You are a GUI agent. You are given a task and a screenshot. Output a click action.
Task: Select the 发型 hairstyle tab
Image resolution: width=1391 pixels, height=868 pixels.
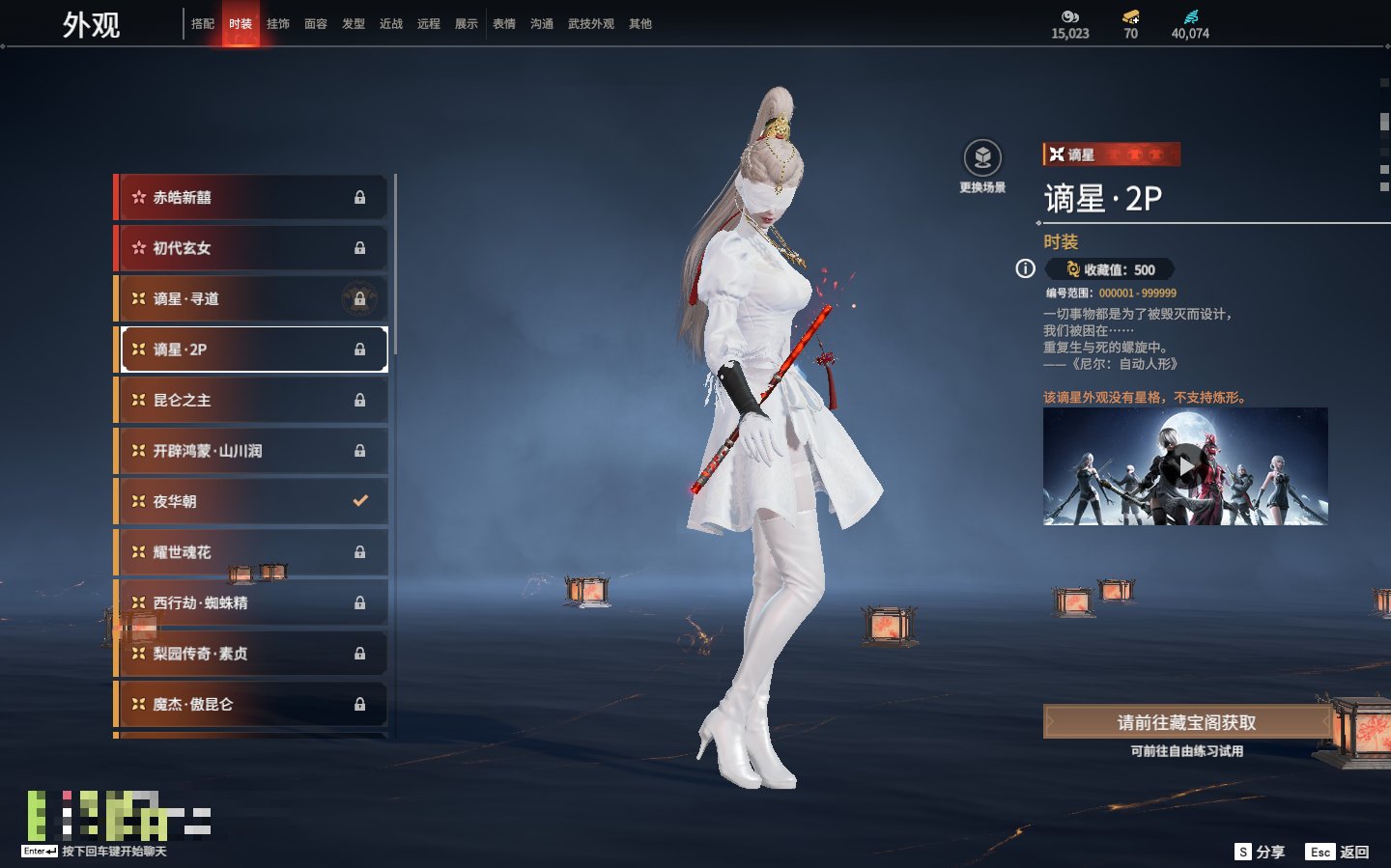[x=354, y=24]
